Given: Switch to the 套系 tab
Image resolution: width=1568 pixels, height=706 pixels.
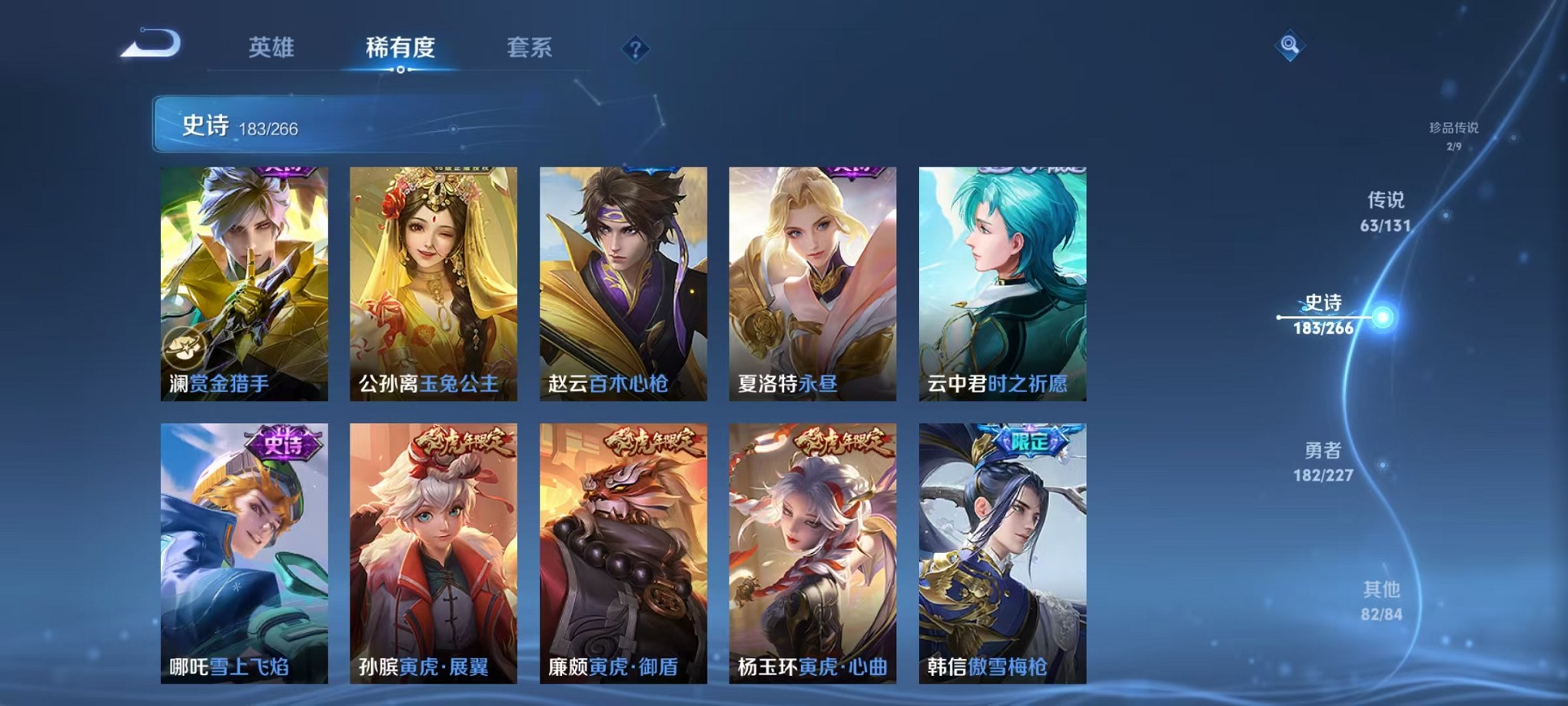Looking at the screenshot, I should click(x=533, y=48).
